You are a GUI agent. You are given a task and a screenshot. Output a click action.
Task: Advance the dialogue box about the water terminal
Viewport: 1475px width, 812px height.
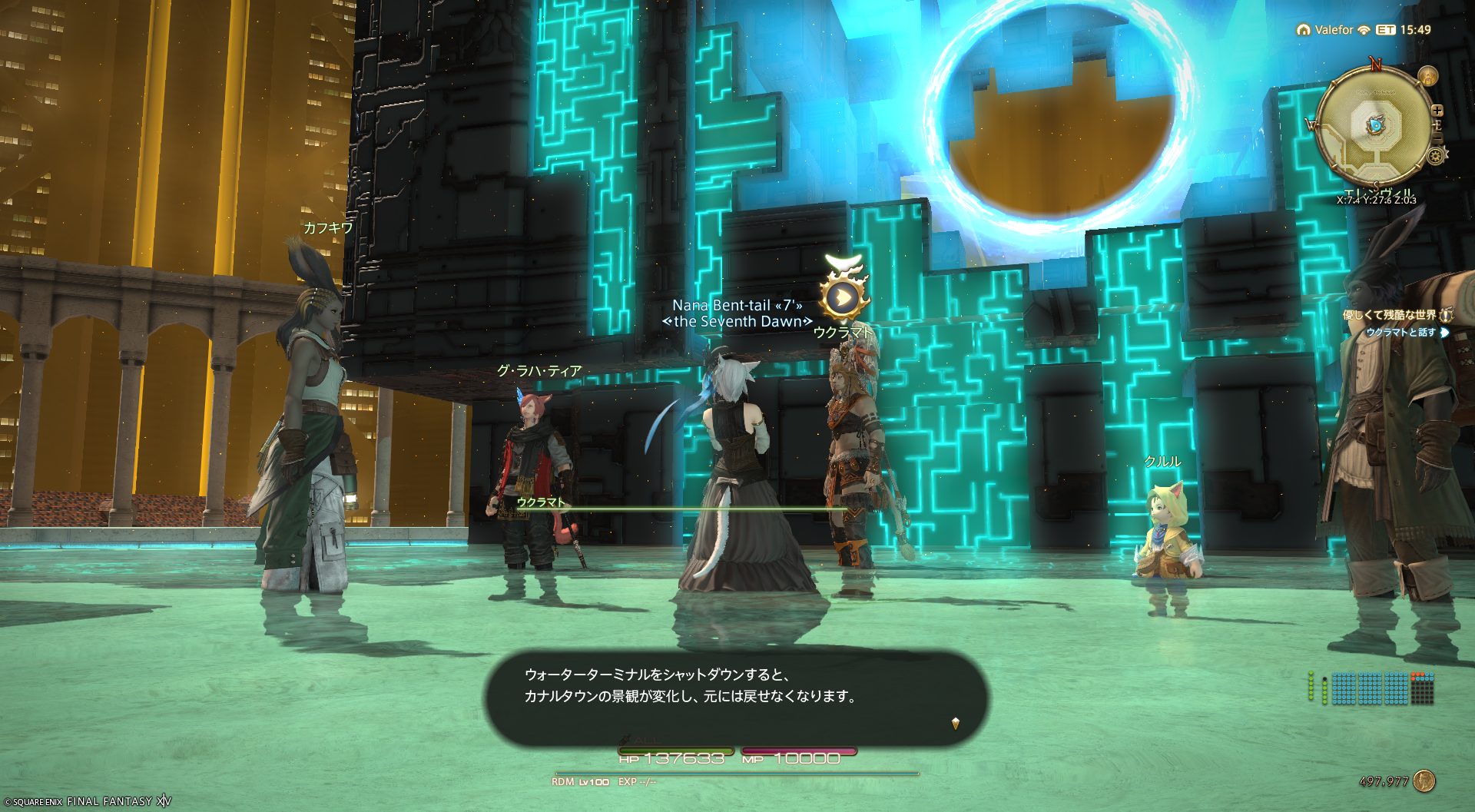point(955,723)
